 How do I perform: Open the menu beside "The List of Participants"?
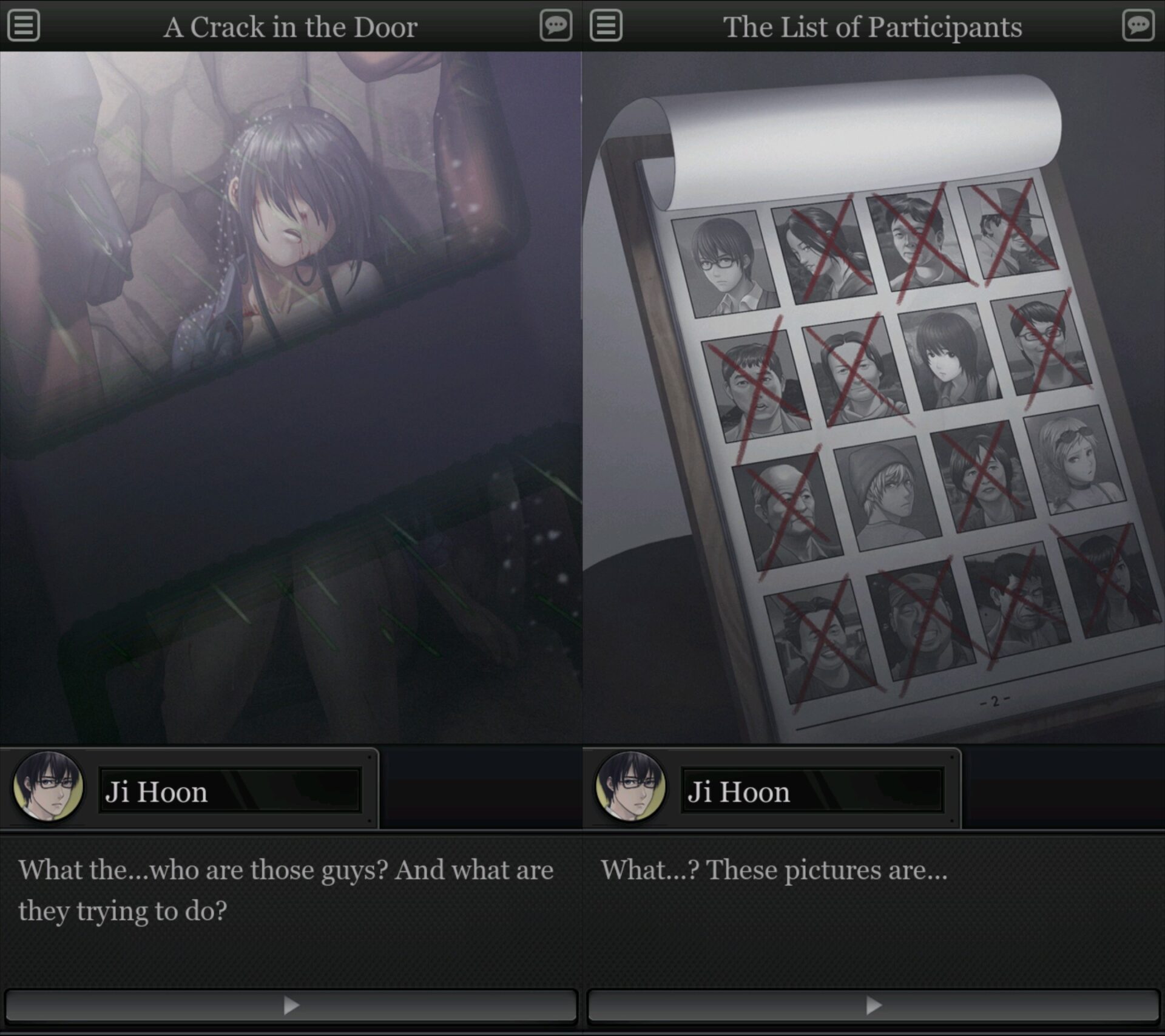[606, 25]
